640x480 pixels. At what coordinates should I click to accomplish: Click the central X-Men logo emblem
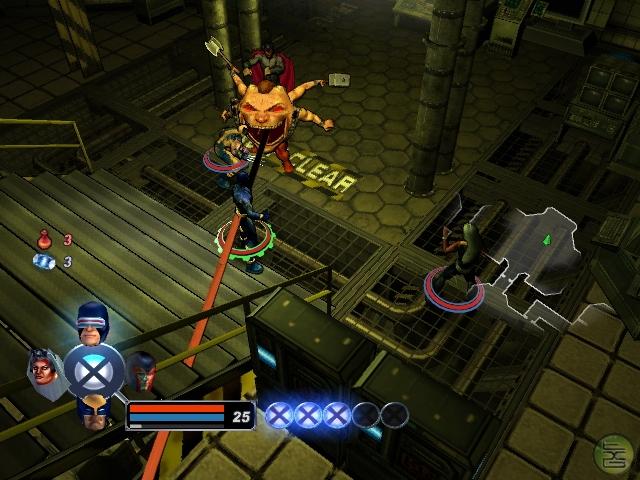tap(94, 369)
